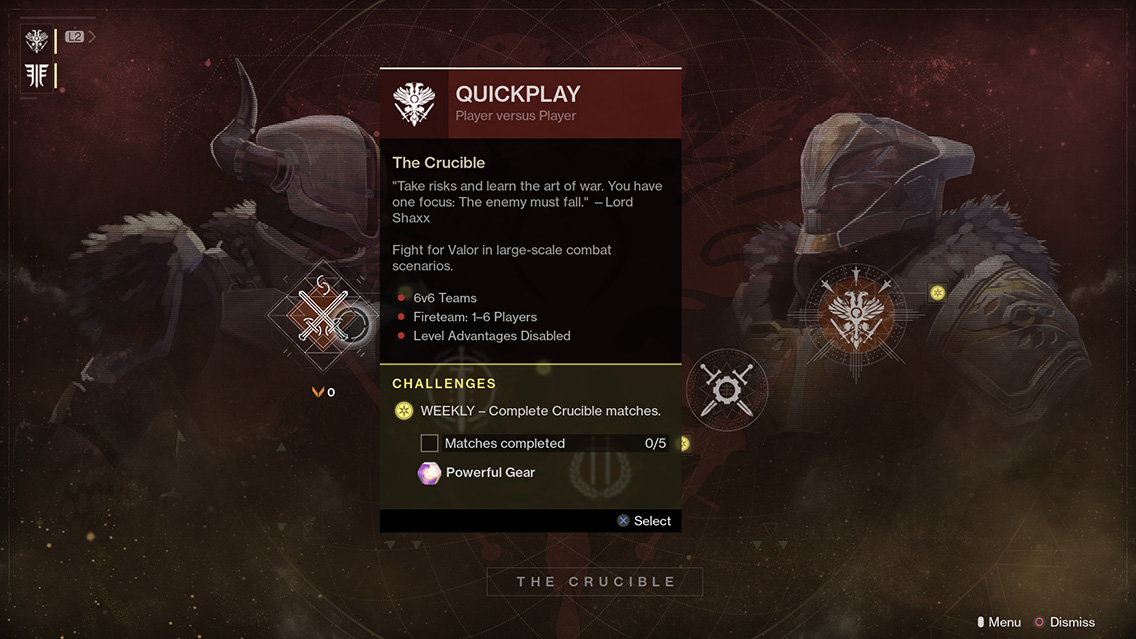Viewport: 1136px width, 639px height.
Task: Choose the swords-and-gear playlist node
Action: click(727, 389)
